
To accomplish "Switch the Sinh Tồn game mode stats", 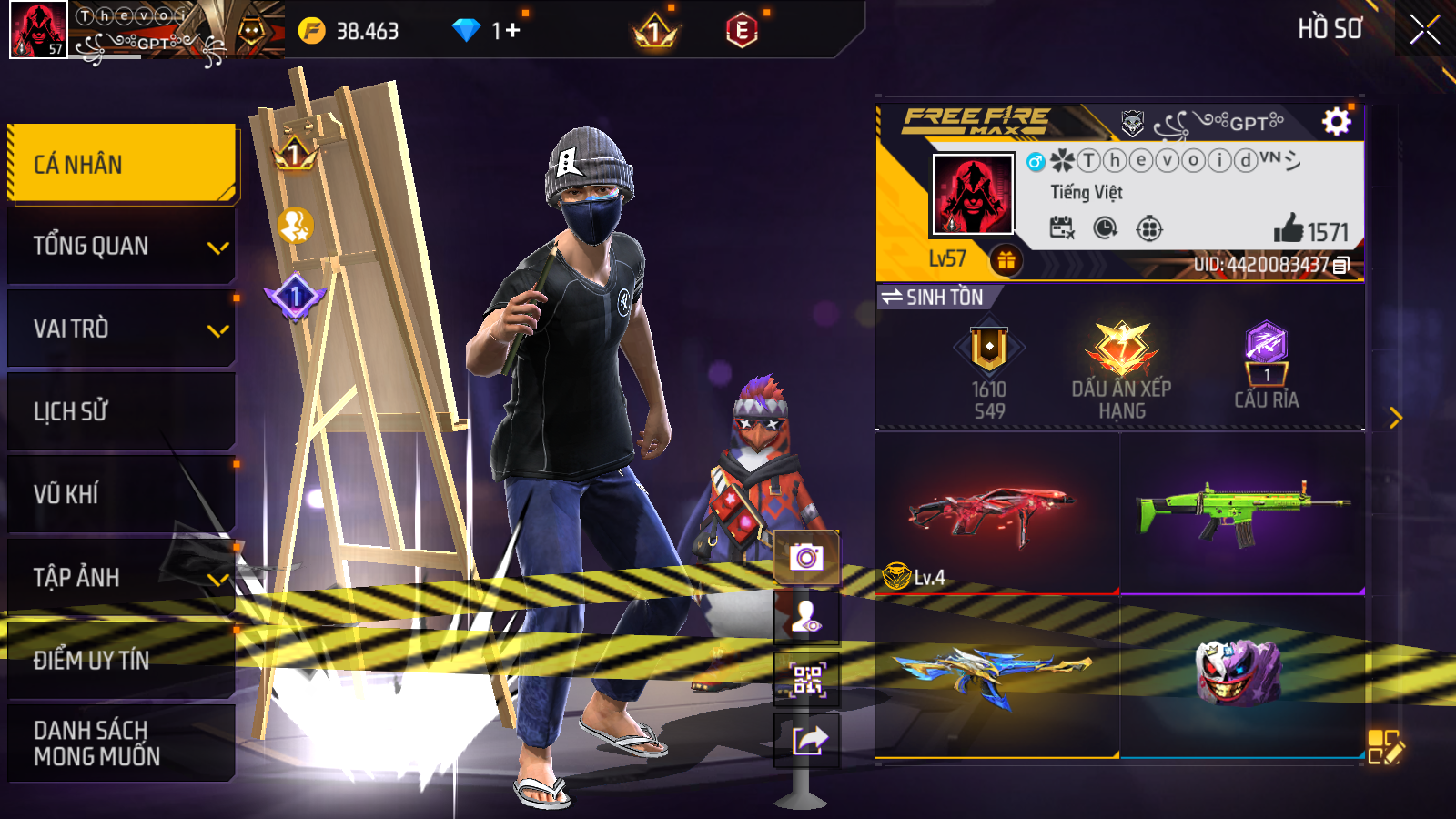I will tap(933, 298).
